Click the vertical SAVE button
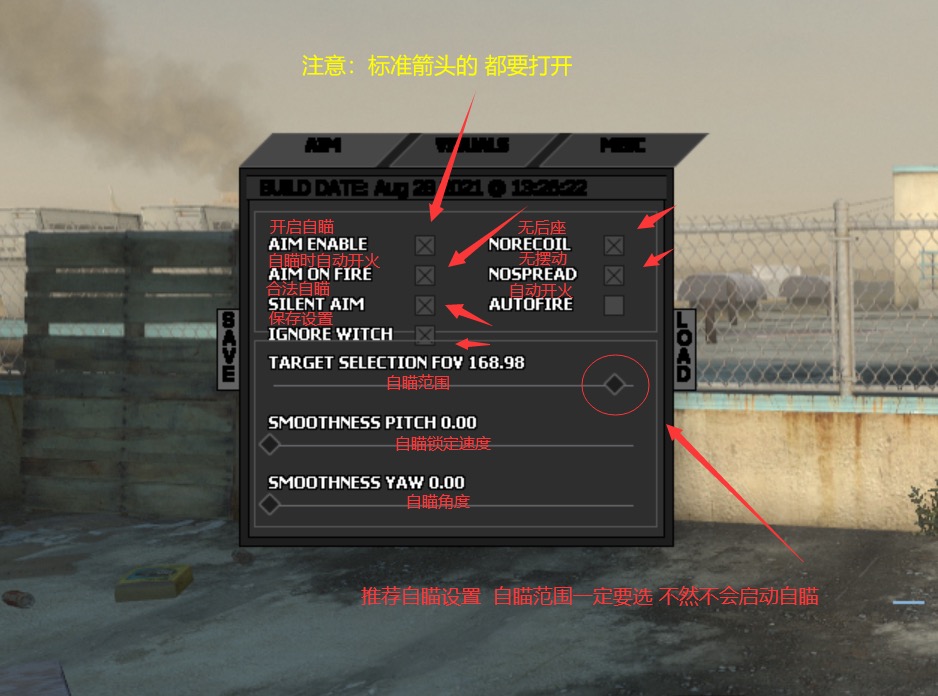 coord(229,348)
